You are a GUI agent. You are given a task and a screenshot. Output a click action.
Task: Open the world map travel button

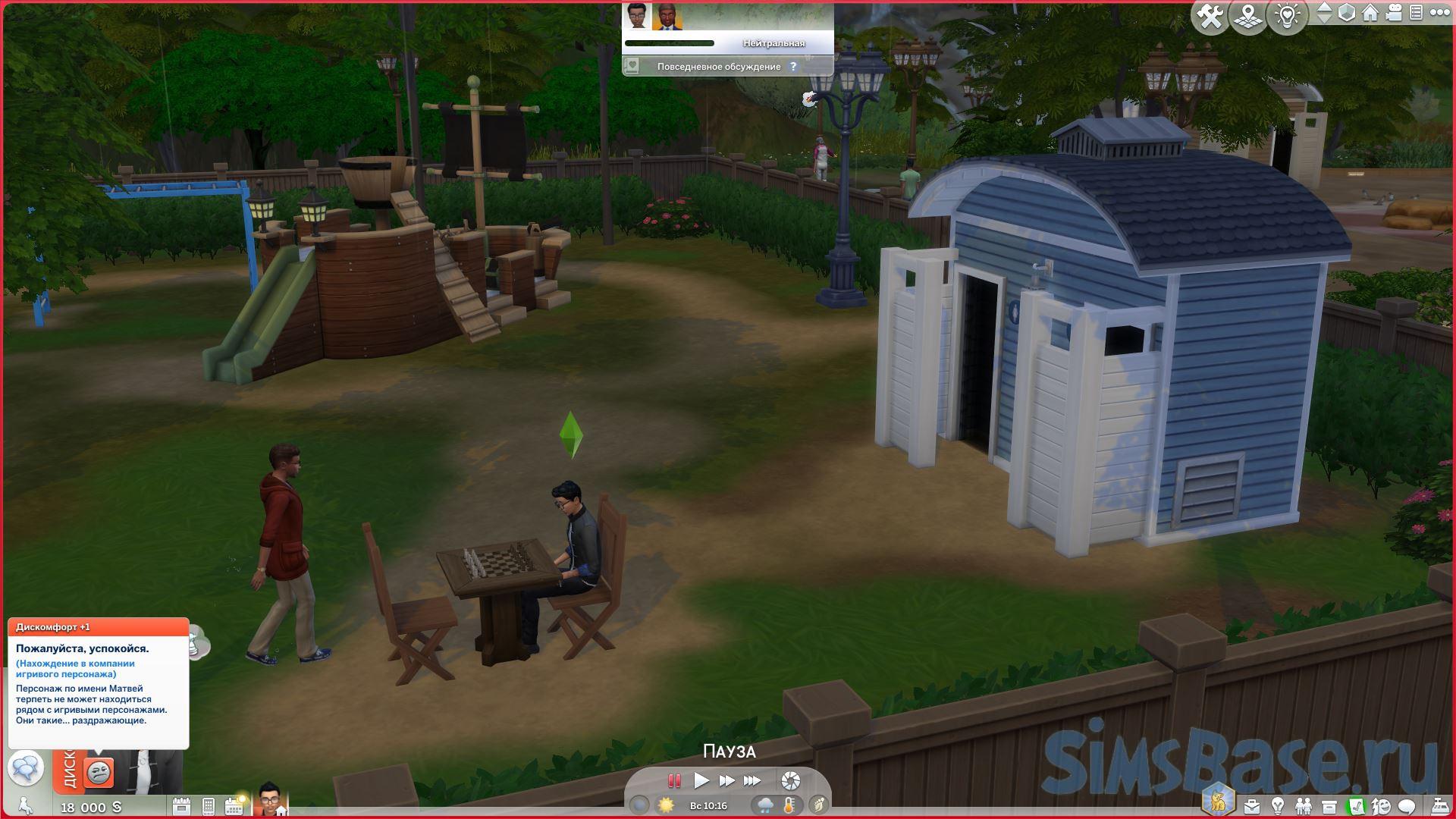(x=1247, y=16)
